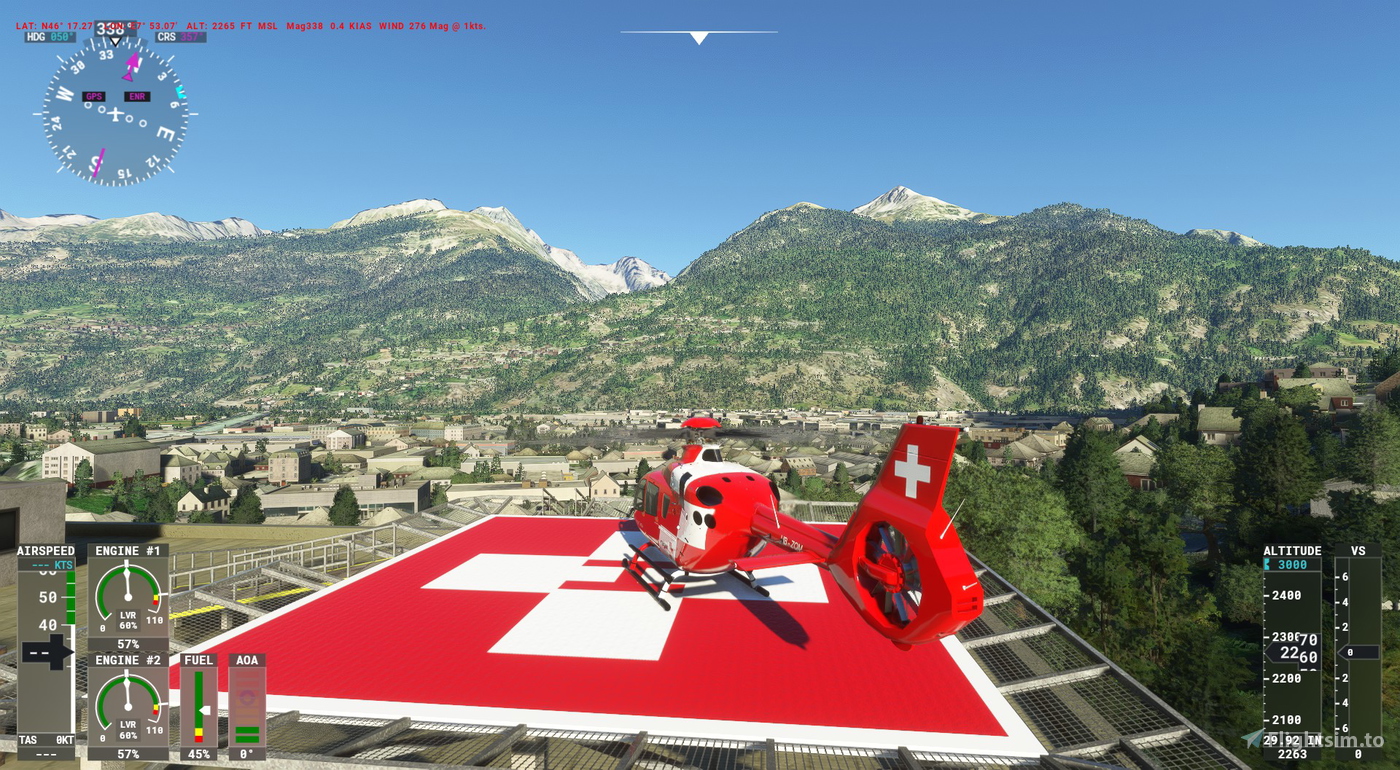Viewport: 1400px width, 770px height.
Task: Select the ALTITUDE panel header
Action: coord(1291,550)
